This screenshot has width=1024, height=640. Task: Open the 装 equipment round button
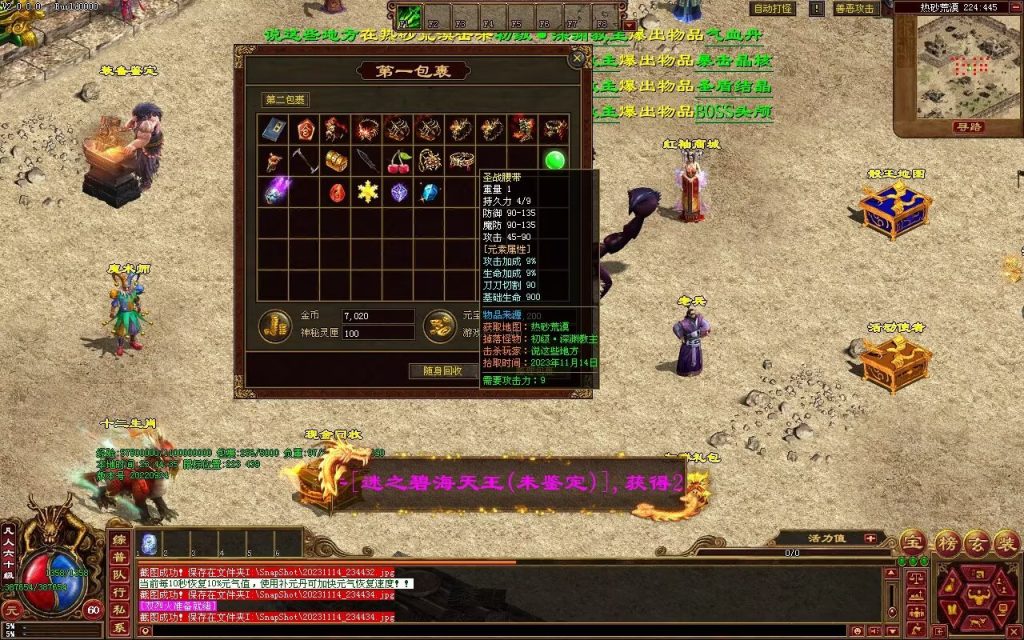tap(1008, 543)
